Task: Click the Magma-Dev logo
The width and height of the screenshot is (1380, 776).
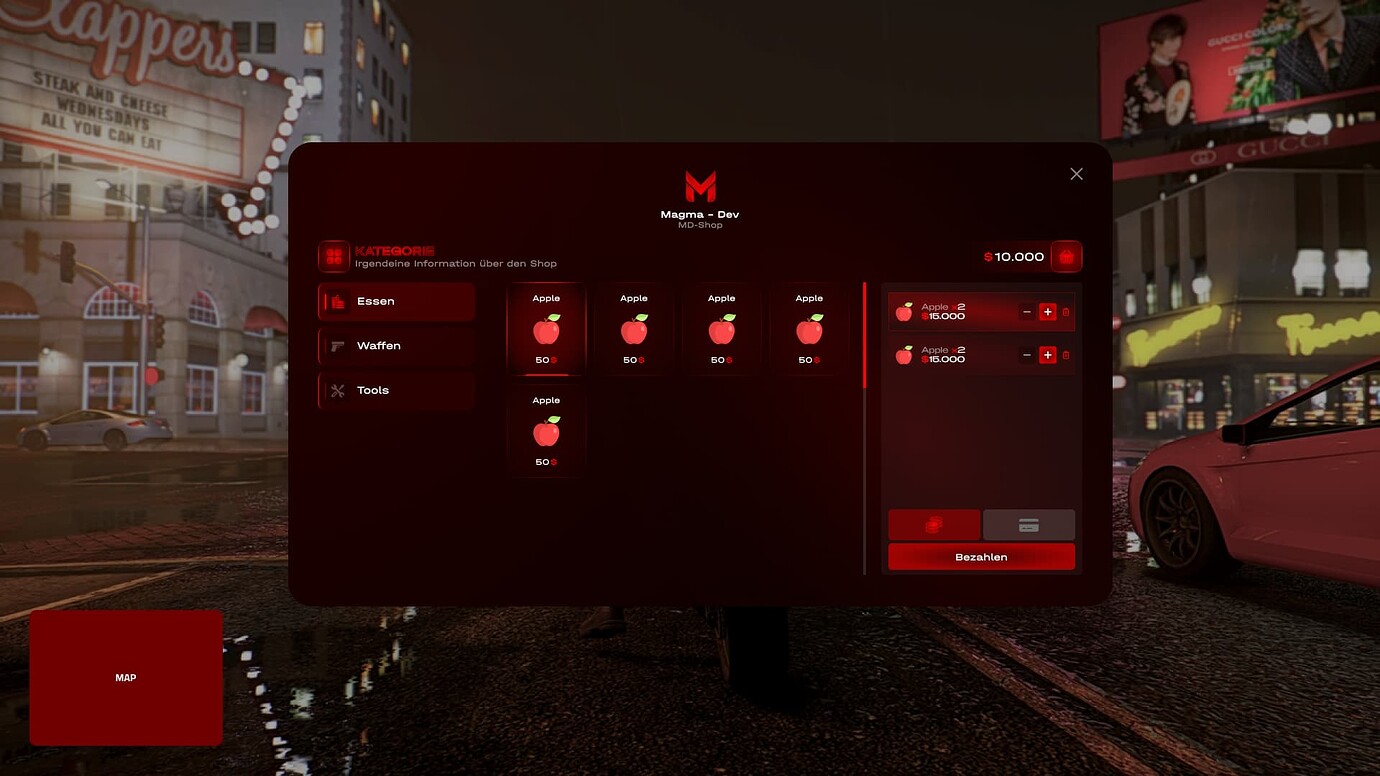Action: click(699, 186)
